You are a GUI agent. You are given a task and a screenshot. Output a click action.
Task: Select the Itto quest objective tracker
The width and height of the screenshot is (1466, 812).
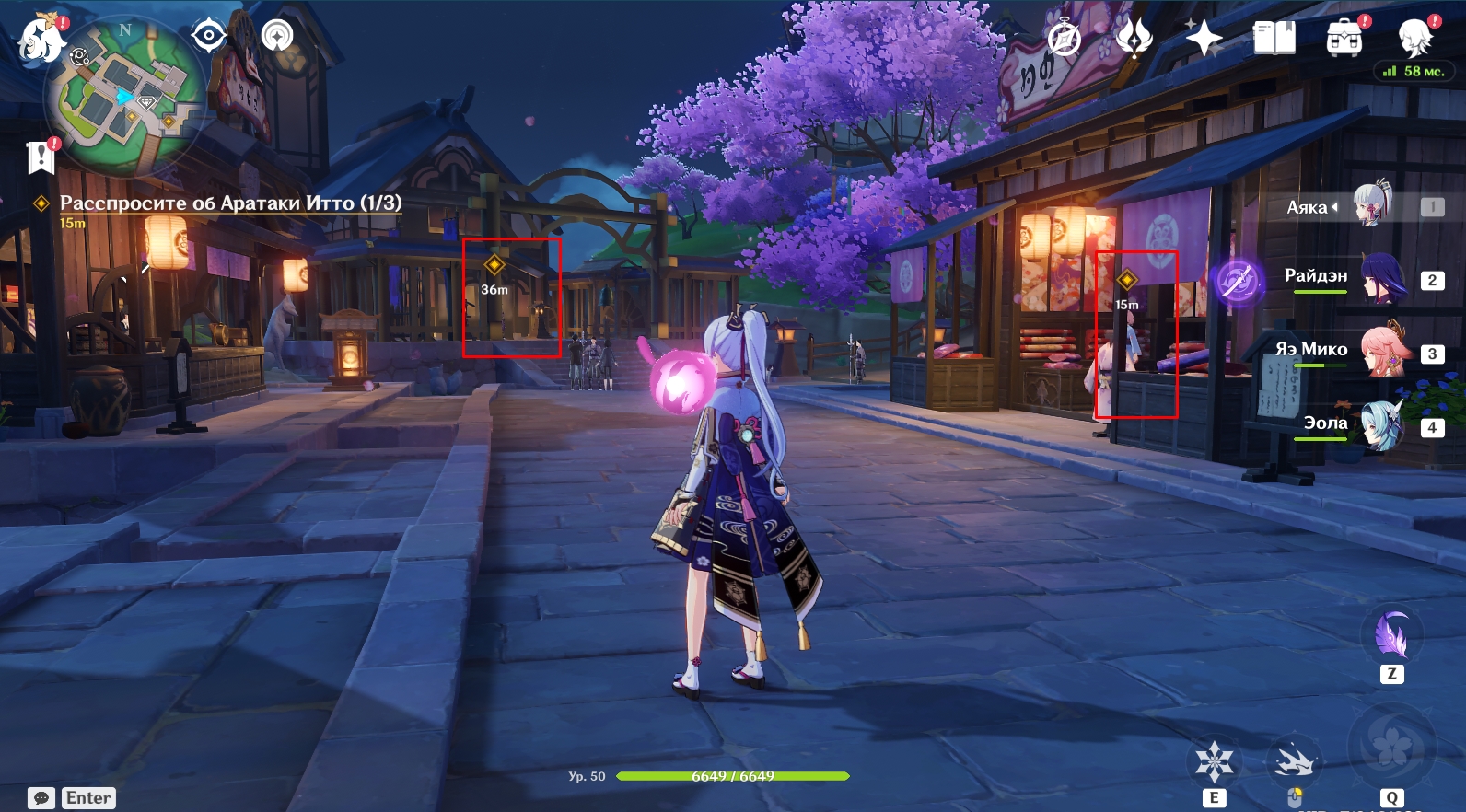pyautogui.click(x=230, y=203)
